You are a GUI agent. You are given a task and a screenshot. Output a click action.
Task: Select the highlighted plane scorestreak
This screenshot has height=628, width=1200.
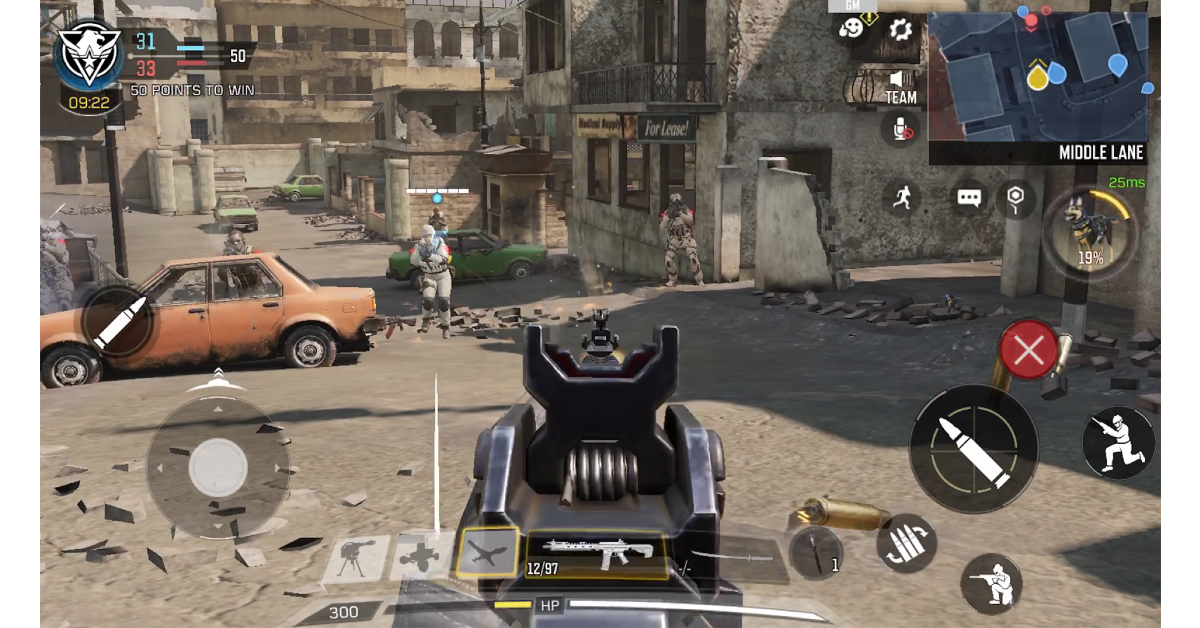(x=487, y=552)
